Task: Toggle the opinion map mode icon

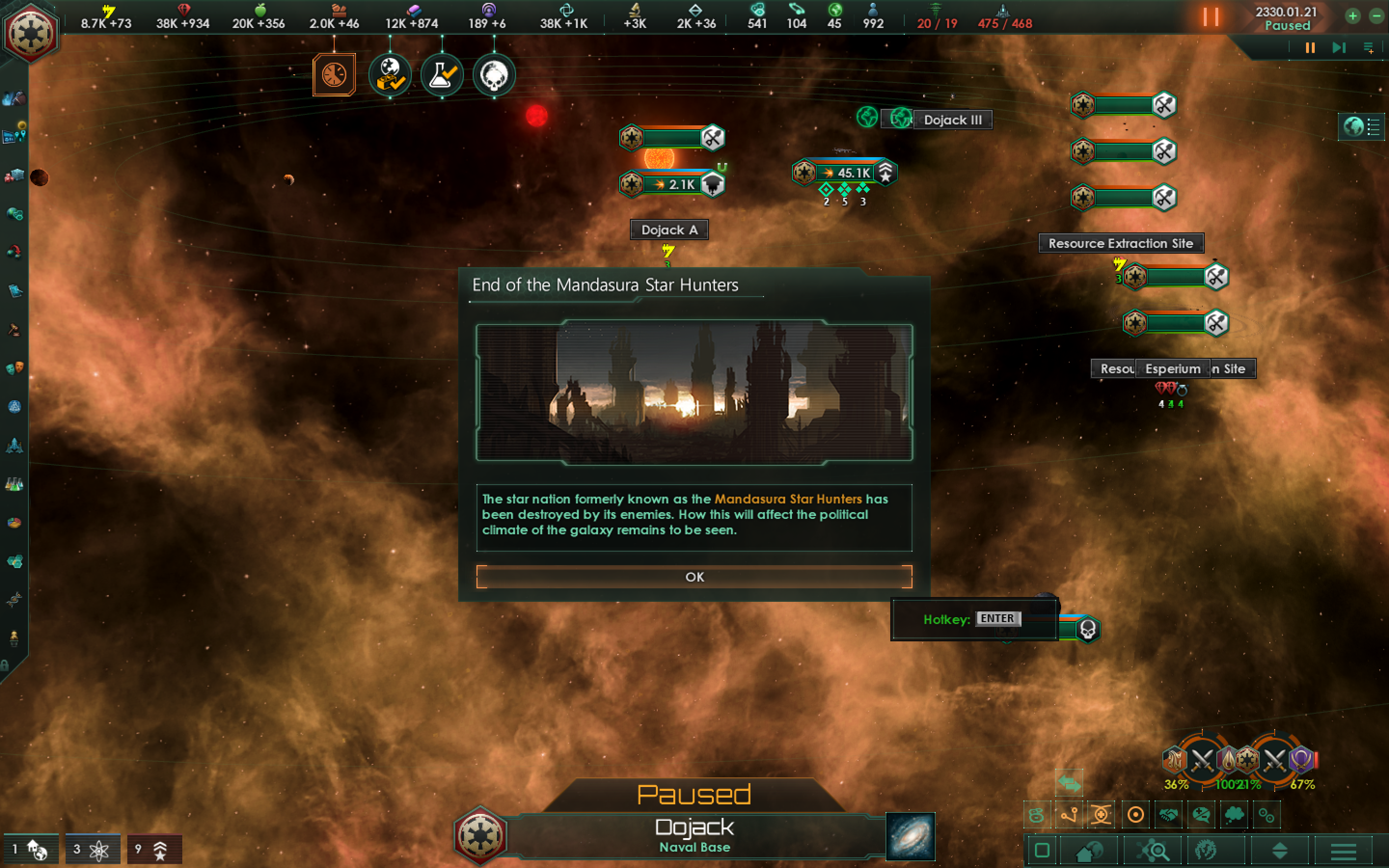Action: tap(1201, 814)
